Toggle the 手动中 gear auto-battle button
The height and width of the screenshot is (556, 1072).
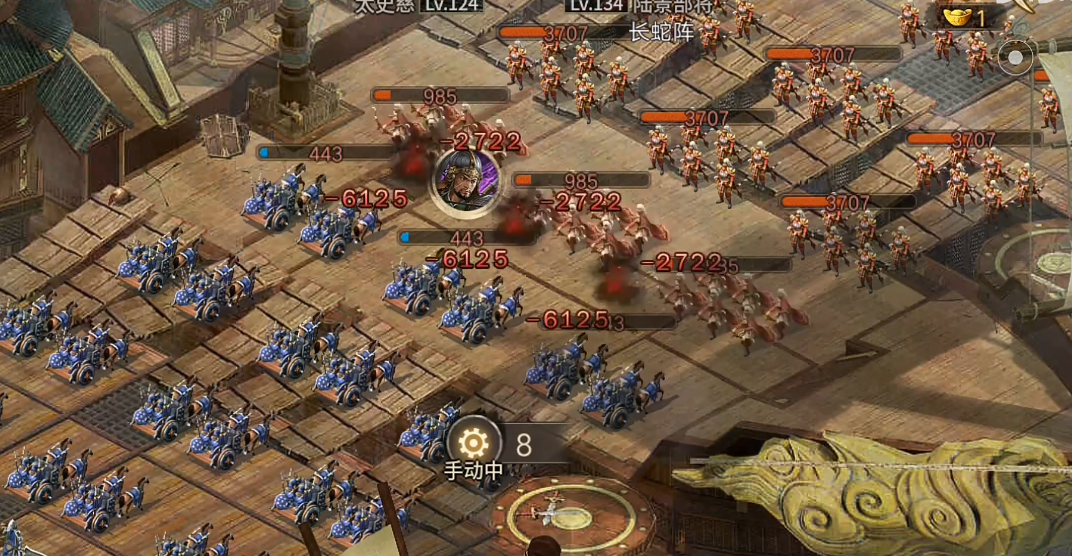(474, 442)
